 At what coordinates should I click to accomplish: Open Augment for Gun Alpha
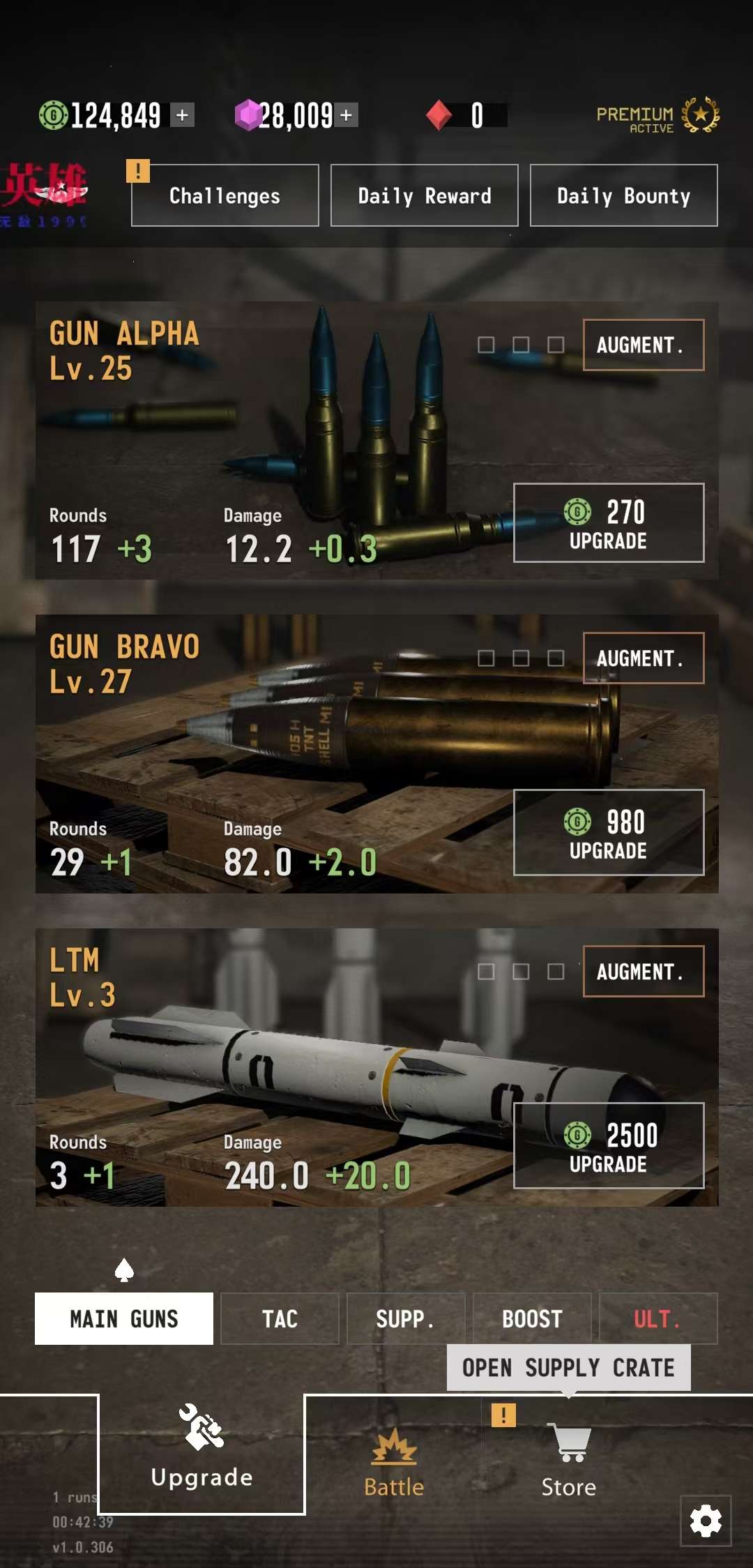(x=643, y=345)
